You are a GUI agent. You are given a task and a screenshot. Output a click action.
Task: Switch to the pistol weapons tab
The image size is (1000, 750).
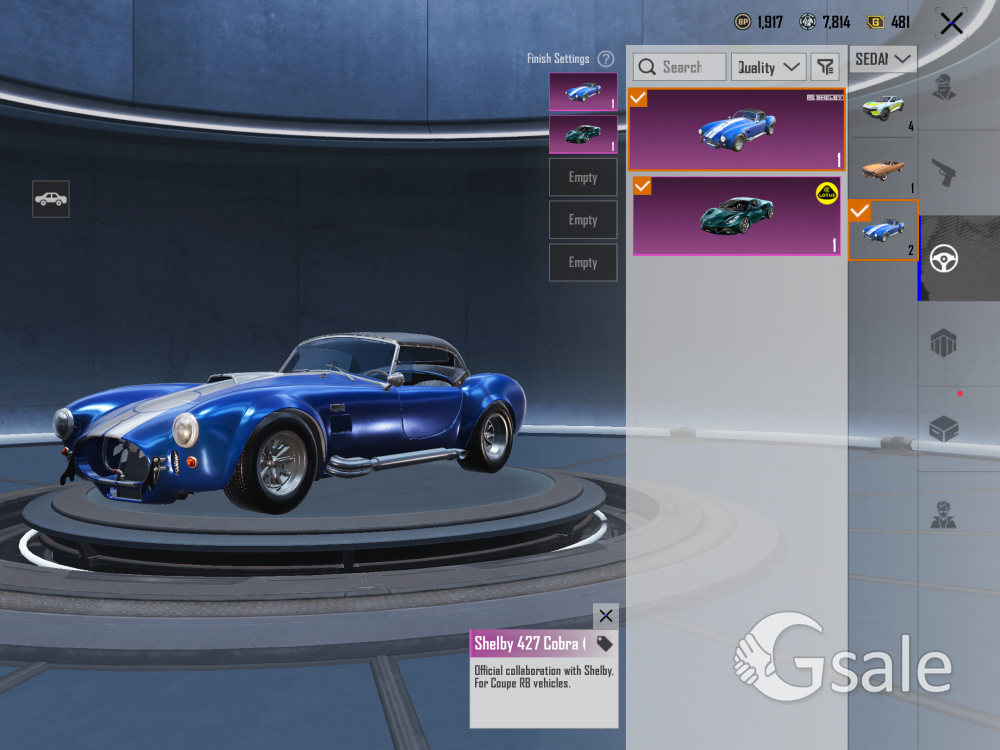pyautogui.click(x=945, y=174)
